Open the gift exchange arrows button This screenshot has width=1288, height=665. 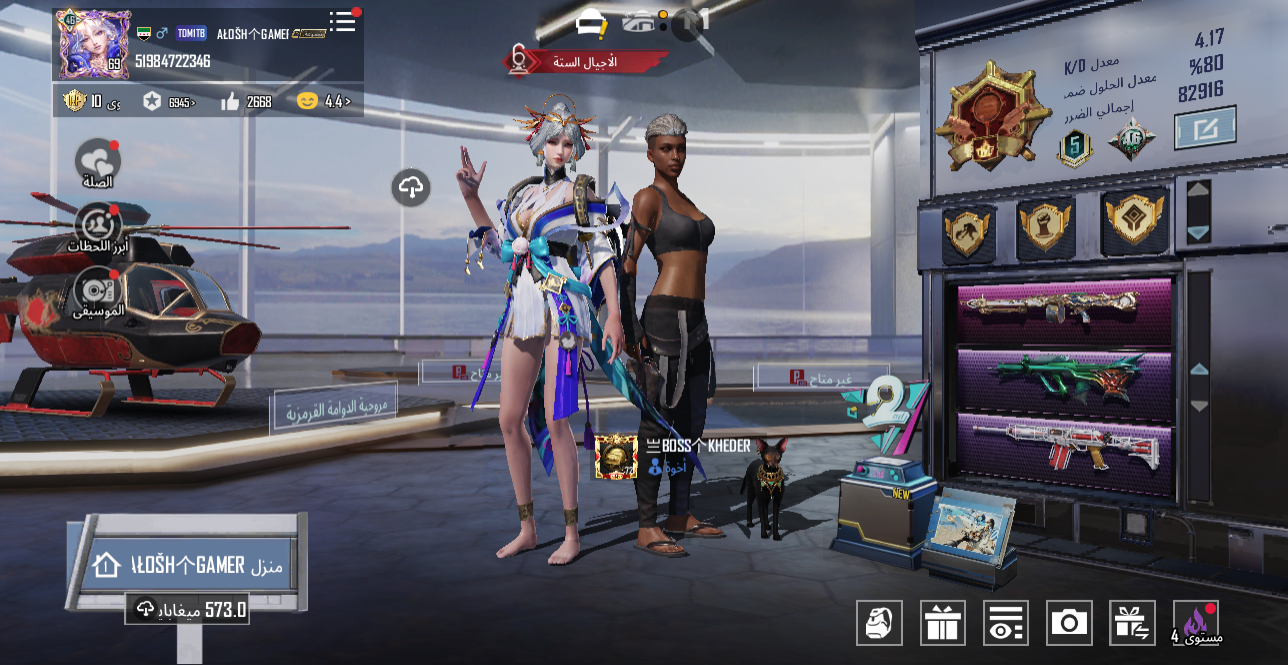1132,623
